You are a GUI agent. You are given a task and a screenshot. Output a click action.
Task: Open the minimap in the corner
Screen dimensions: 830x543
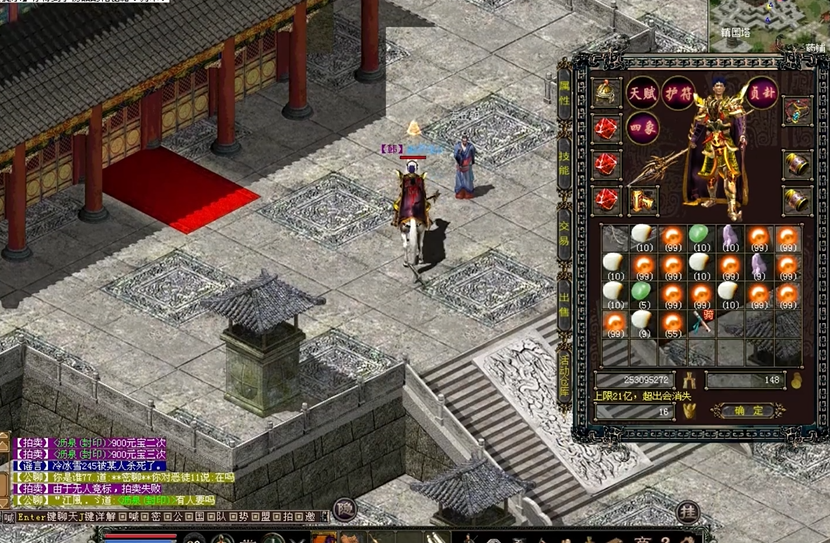point(769,25)
